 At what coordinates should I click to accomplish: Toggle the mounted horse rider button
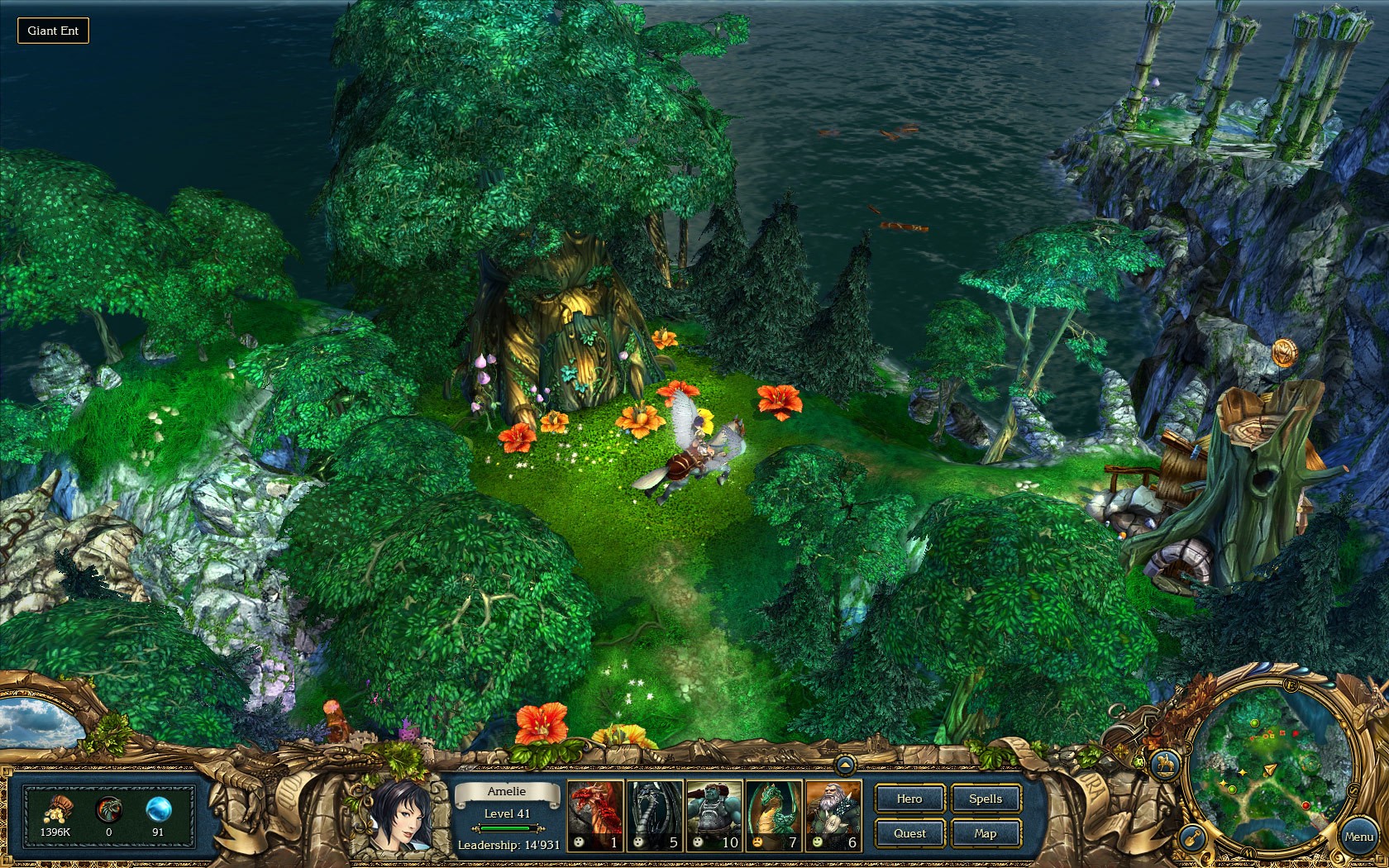(x=1166, y=763)
